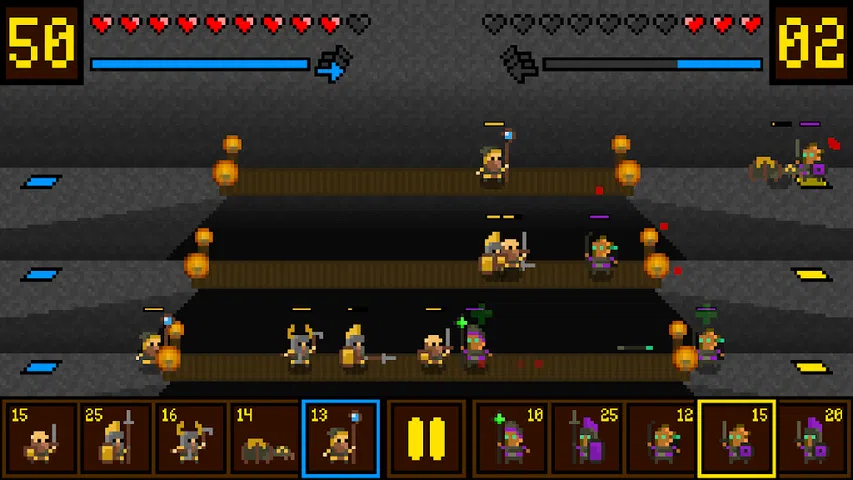Choose the 25-cost purple spearman with shield
This screenshot has height=480, width=853.
(x=586, y=438)
